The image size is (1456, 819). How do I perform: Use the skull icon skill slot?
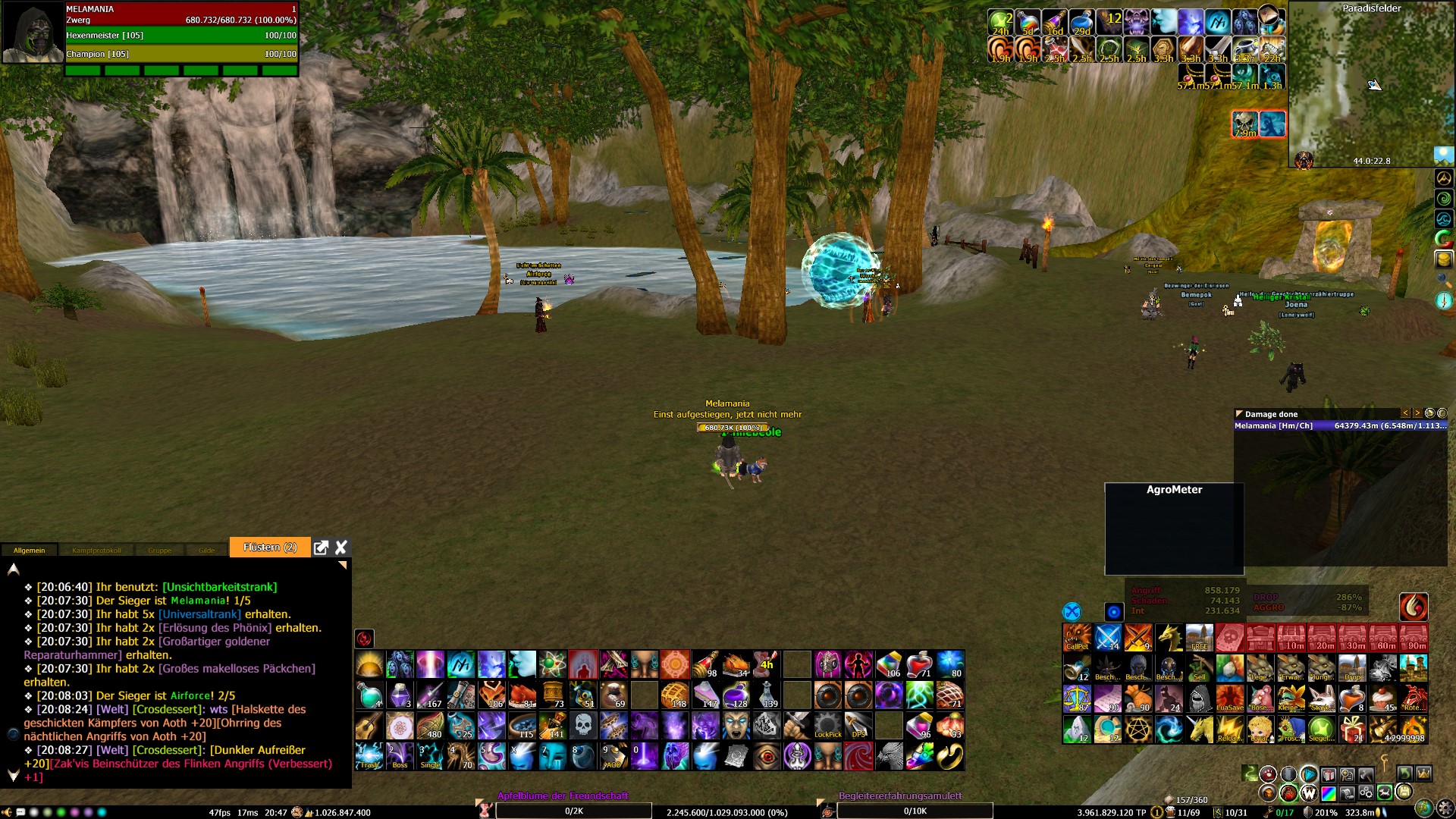[x=583, y=726]
